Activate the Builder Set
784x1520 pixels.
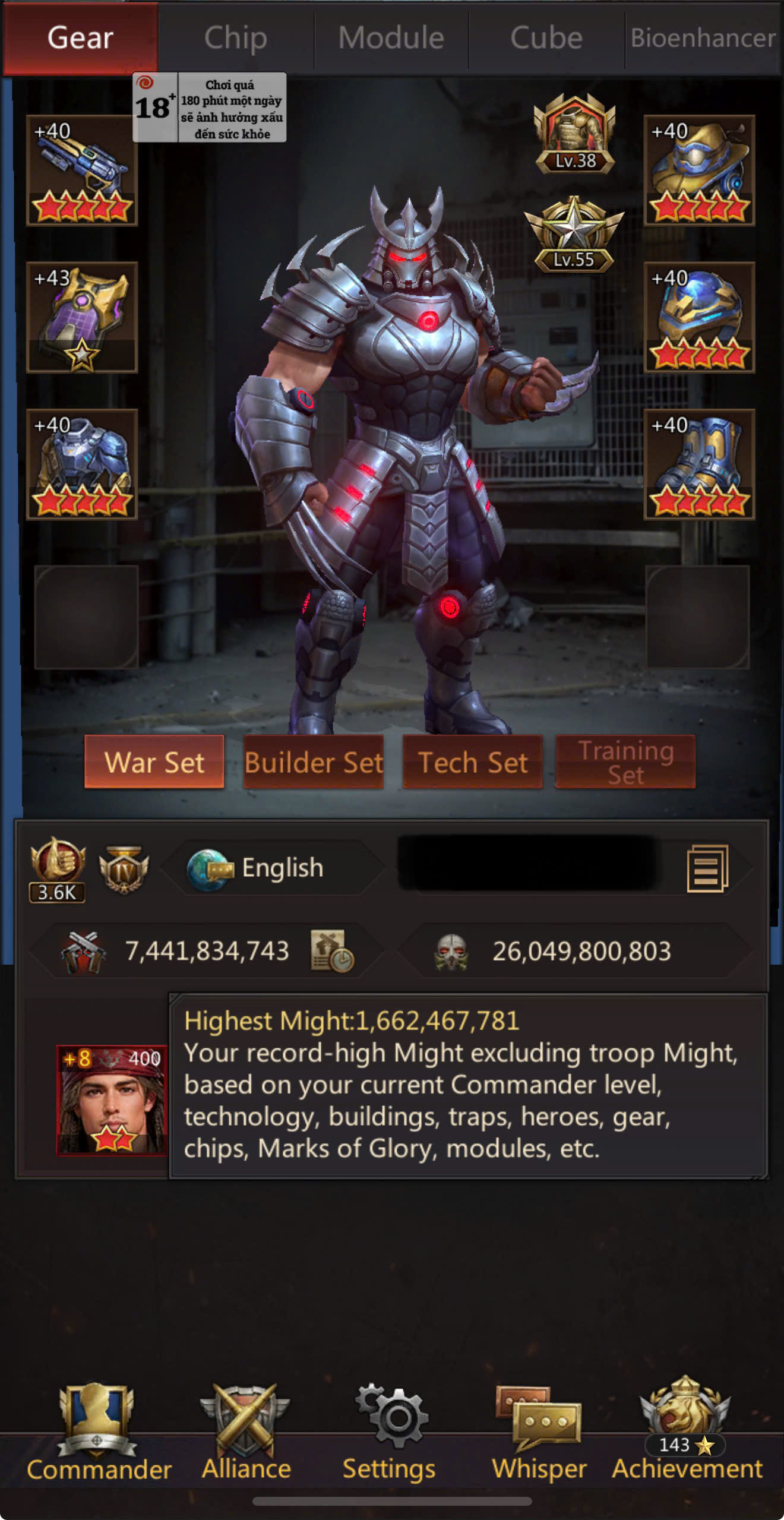tap(314, 762)
